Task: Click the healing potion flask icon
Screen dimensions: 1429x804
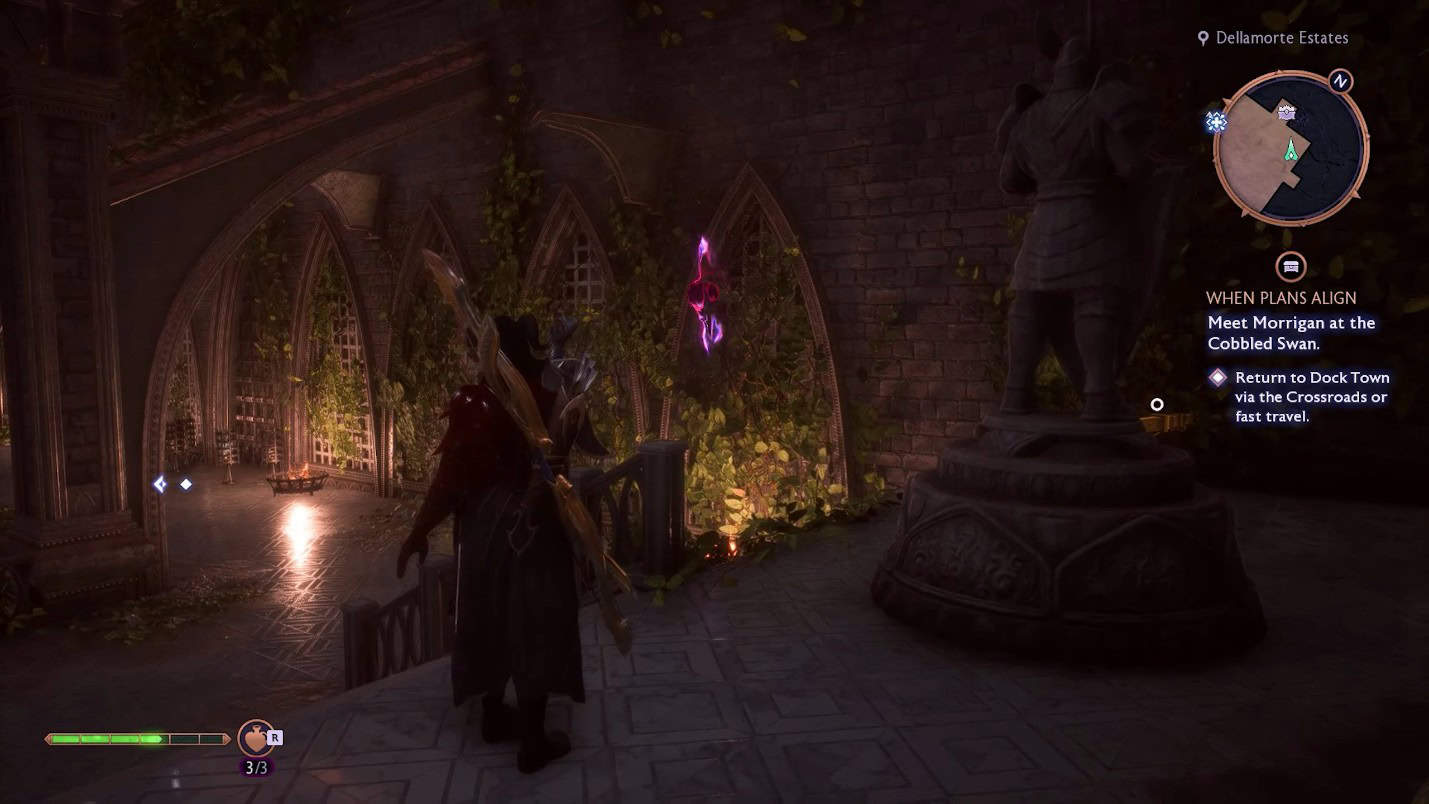Action: point(252,739)
